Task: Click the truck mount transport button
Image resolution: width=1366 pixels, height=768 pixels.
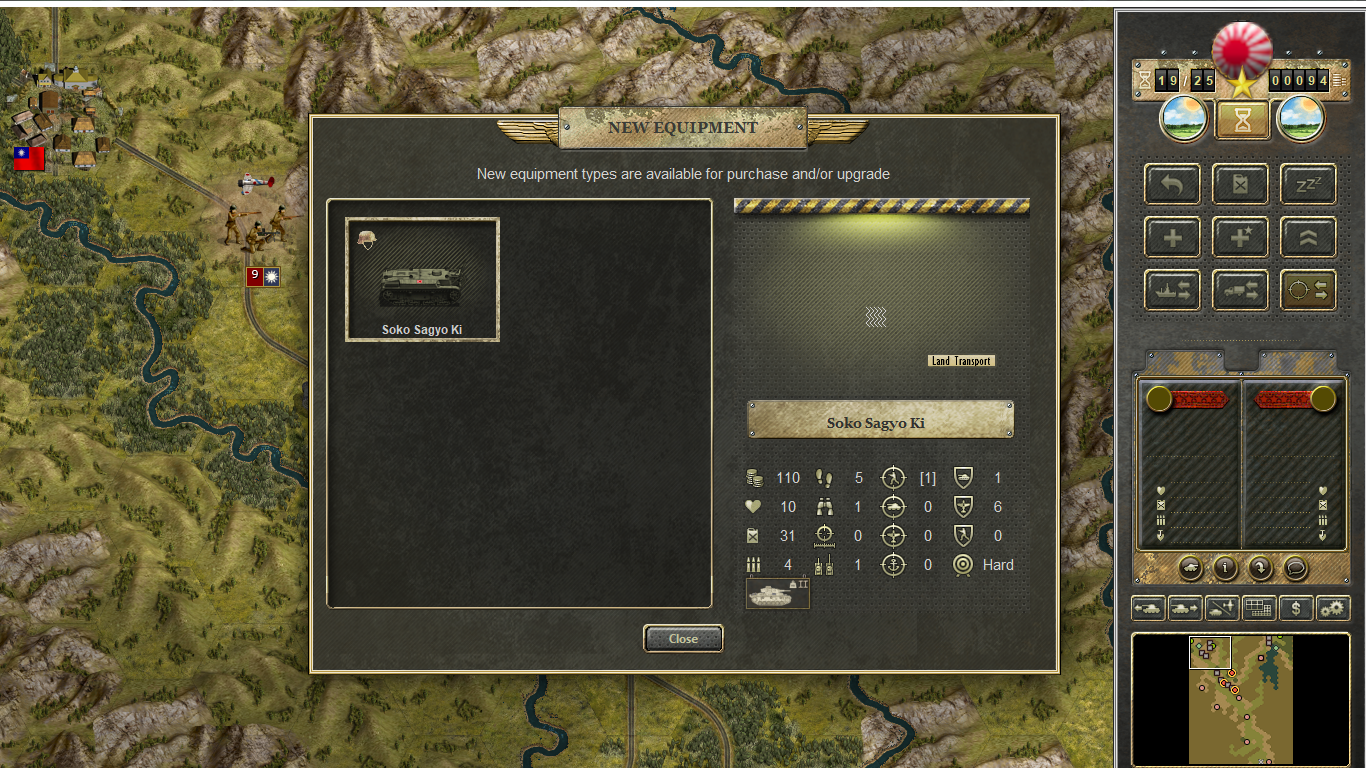Action: pos(1240,290)
